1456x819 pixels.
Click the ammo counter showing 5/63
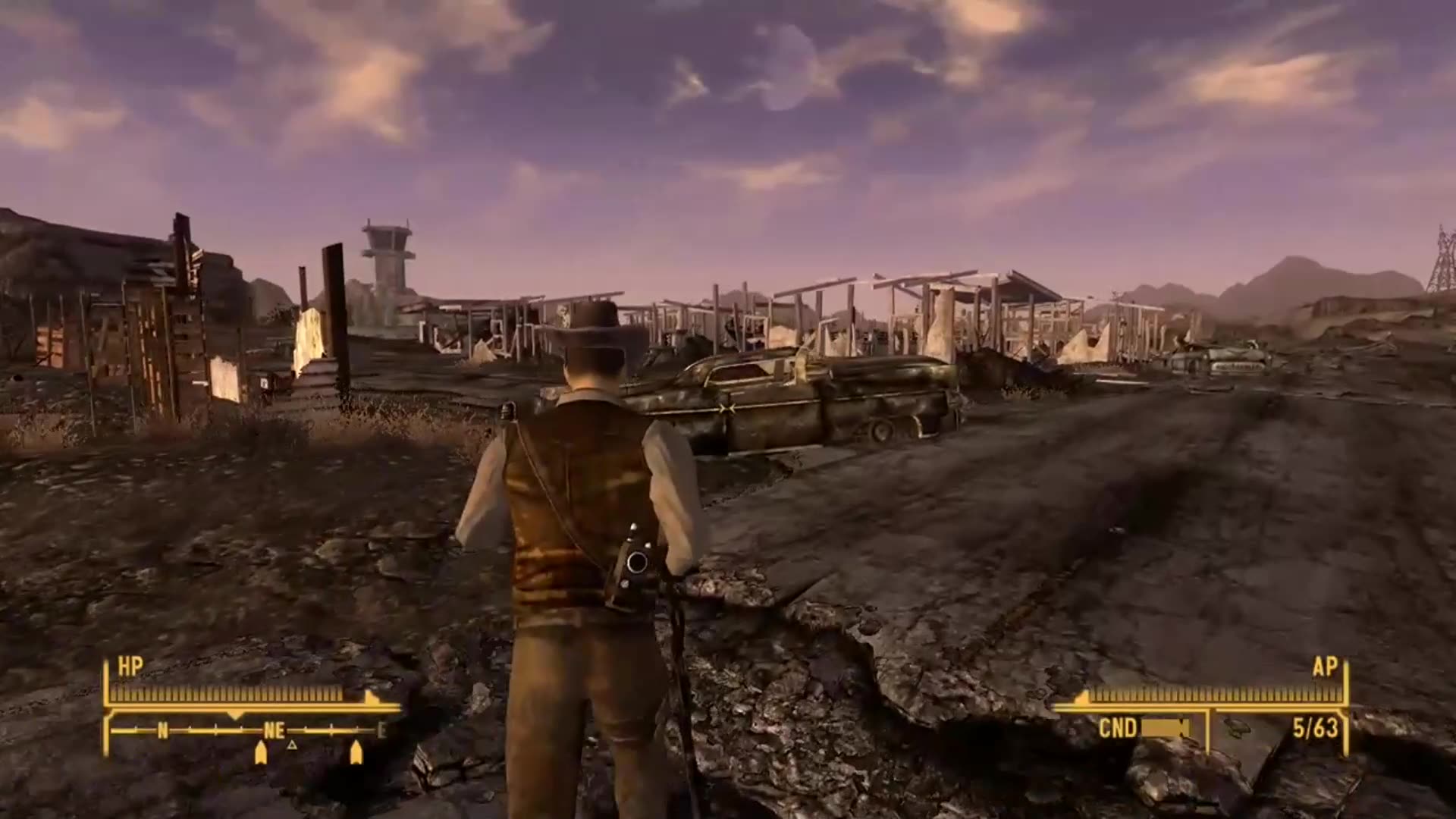pos(1314,726)
